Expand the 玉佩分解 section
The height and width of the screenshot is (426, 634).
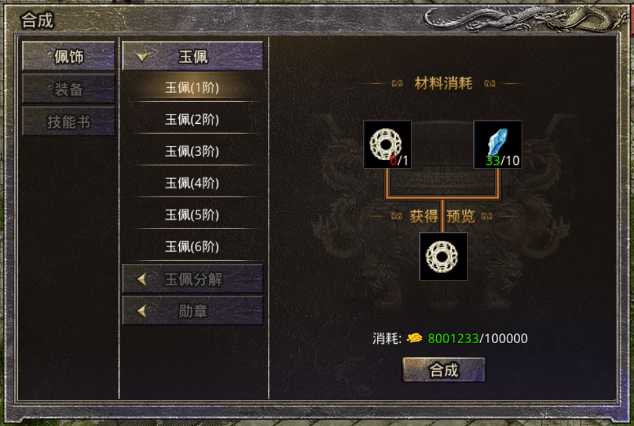(192, 279)
